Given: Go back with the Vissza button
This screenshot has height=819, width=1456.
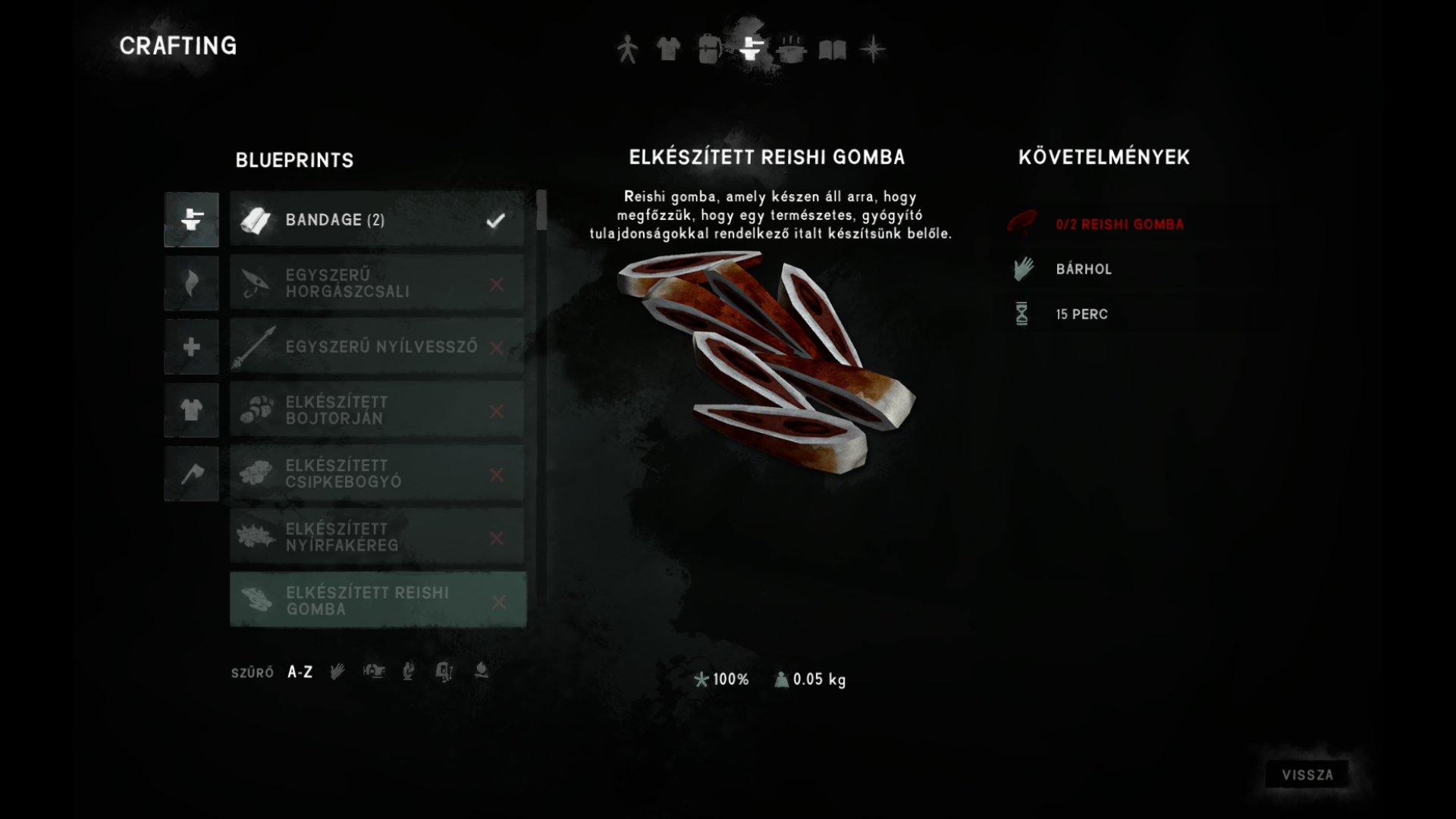Looking at the screenshot, I should [x=1307, y=775].
